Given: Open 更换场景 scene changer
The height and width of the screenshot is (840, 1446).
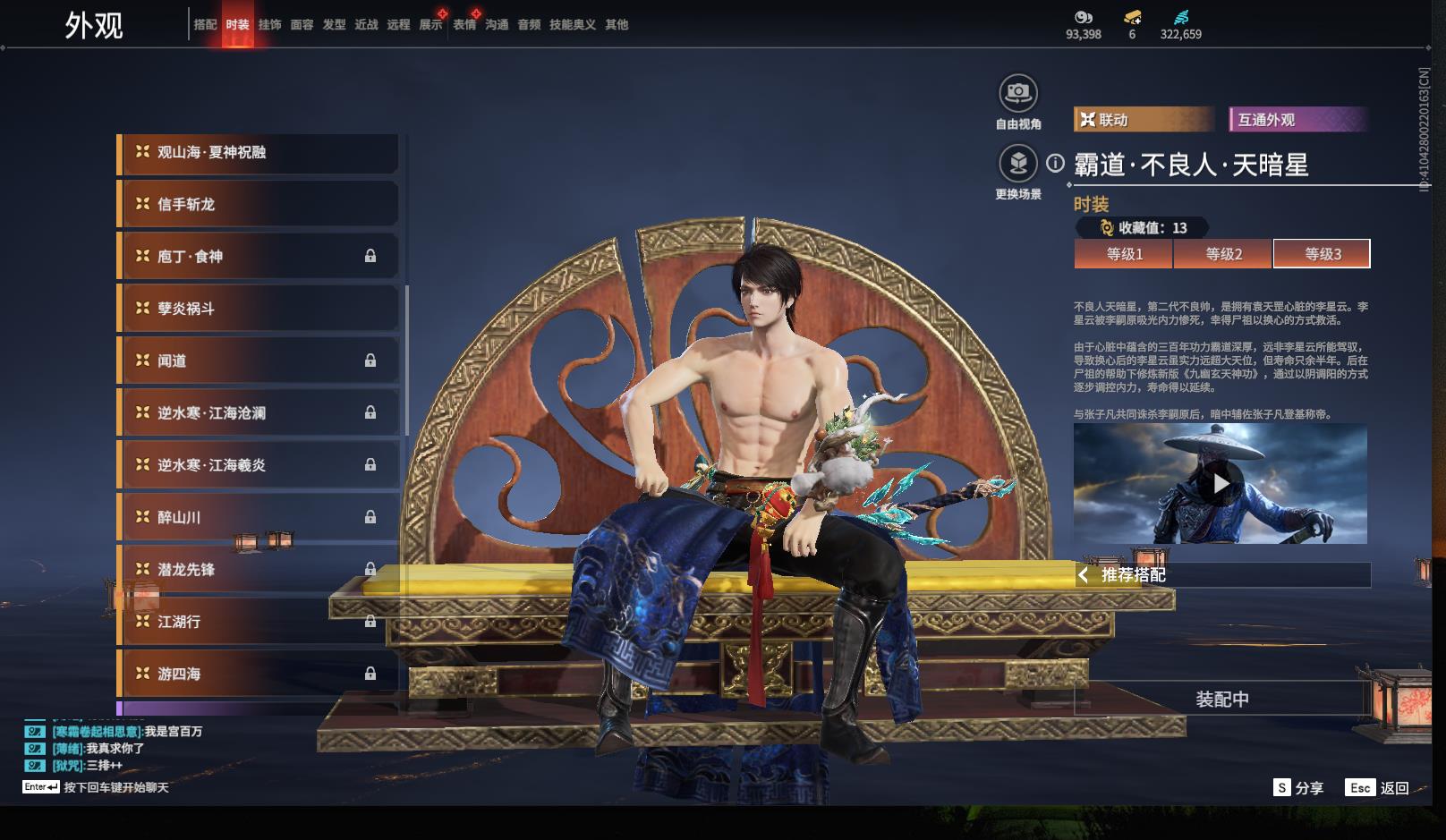Looking at the screenshot, I should coord(1017,164).
